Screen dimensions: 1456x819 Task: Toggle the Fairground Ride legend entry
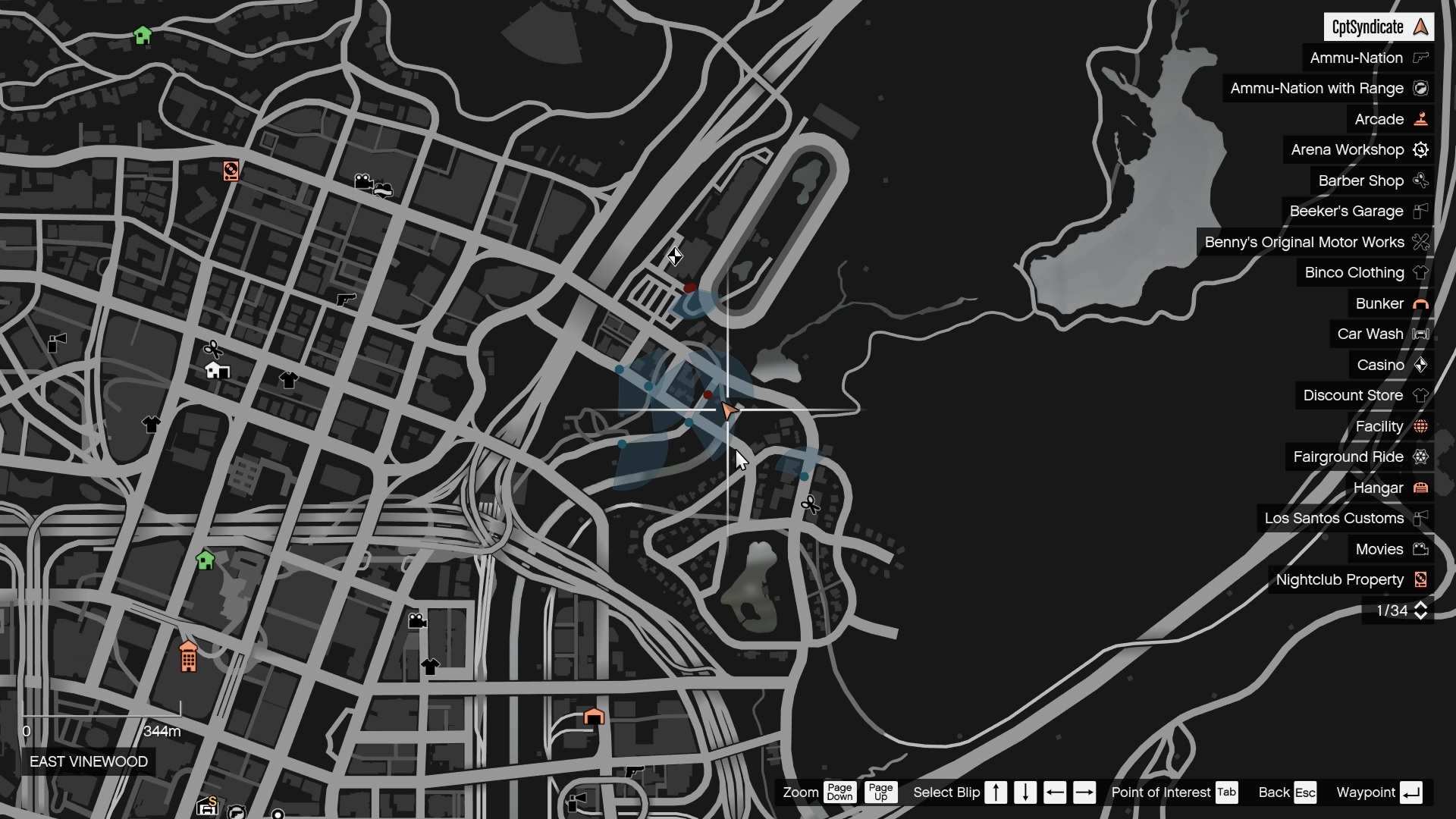coord(1422,457)
